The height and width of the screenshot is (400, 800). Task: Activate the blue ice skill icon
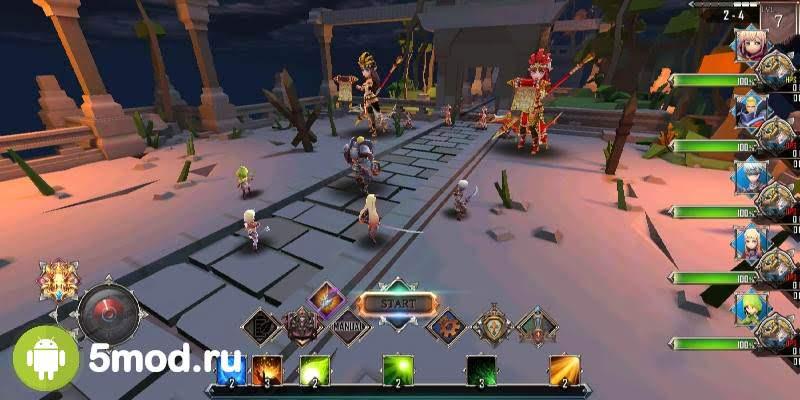[x=232, y=371]
